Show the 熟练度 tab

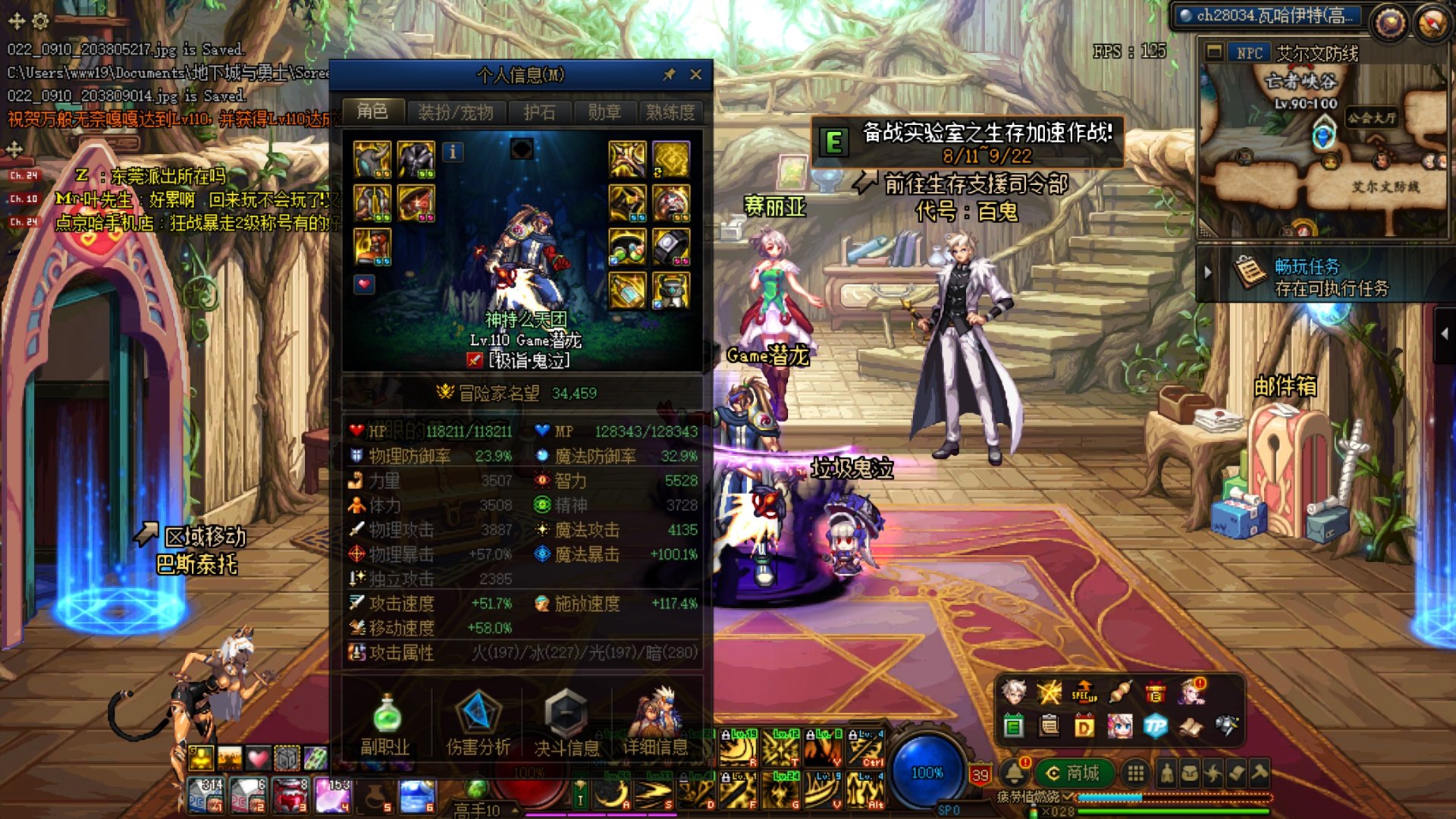(x=670, y=112)
